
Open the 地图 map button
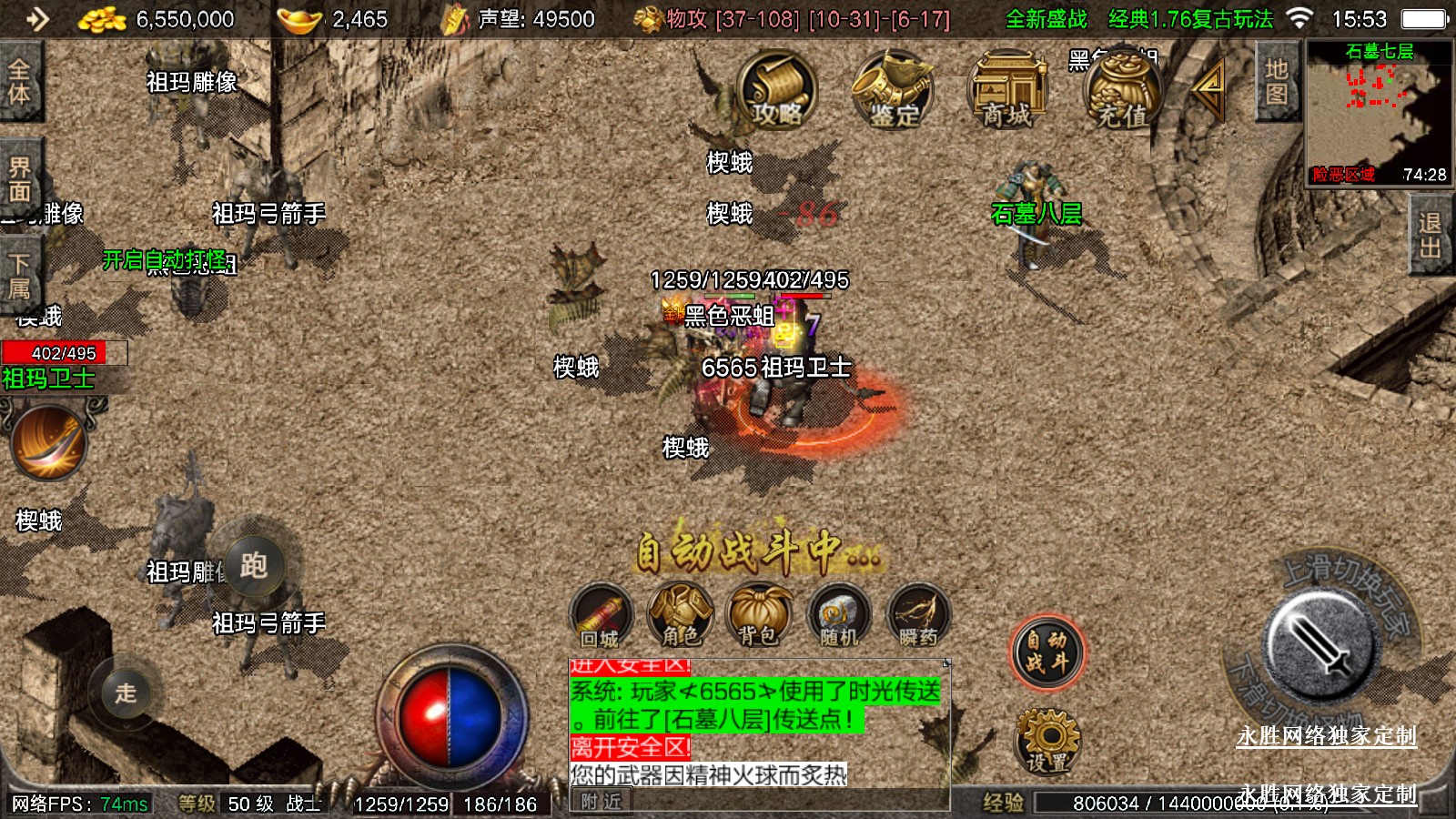[x=1276, y=82]
